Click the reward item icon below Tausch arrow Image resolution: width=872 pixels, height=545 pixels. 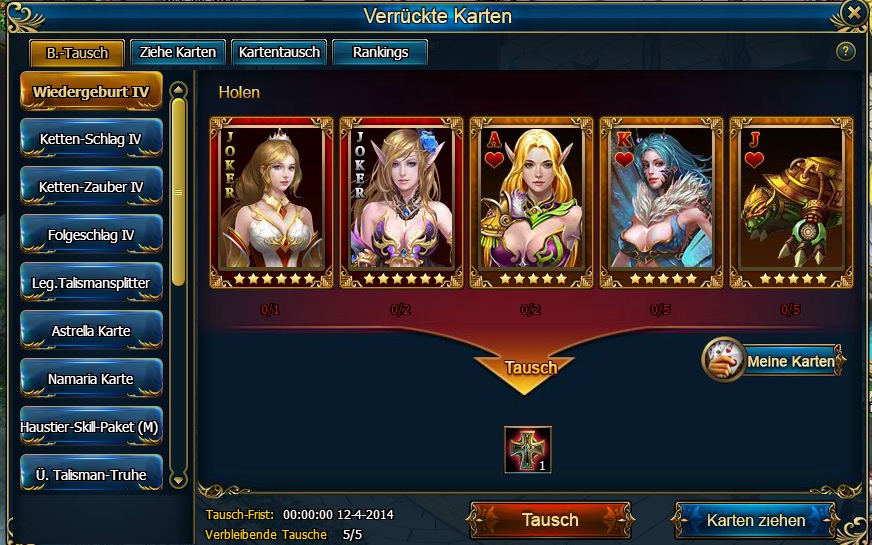coord(528,449)
